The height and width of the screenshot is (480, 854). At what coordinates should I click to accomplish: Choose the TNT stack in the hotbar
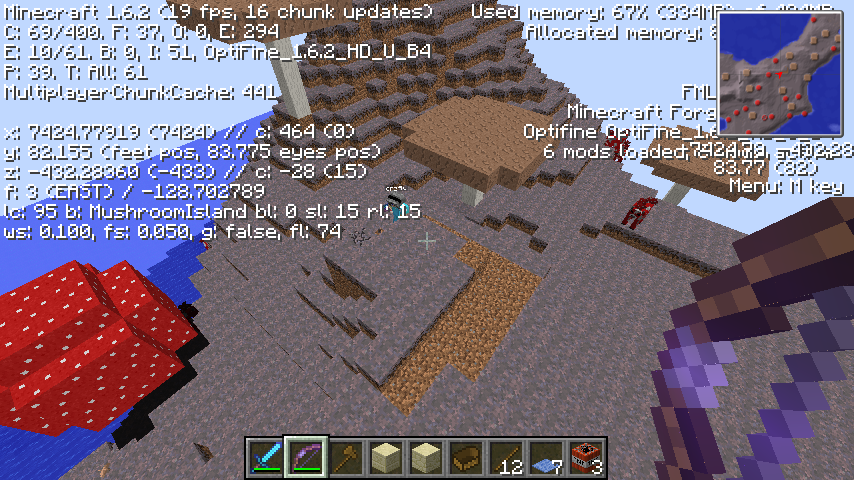(x=587, y=457)
